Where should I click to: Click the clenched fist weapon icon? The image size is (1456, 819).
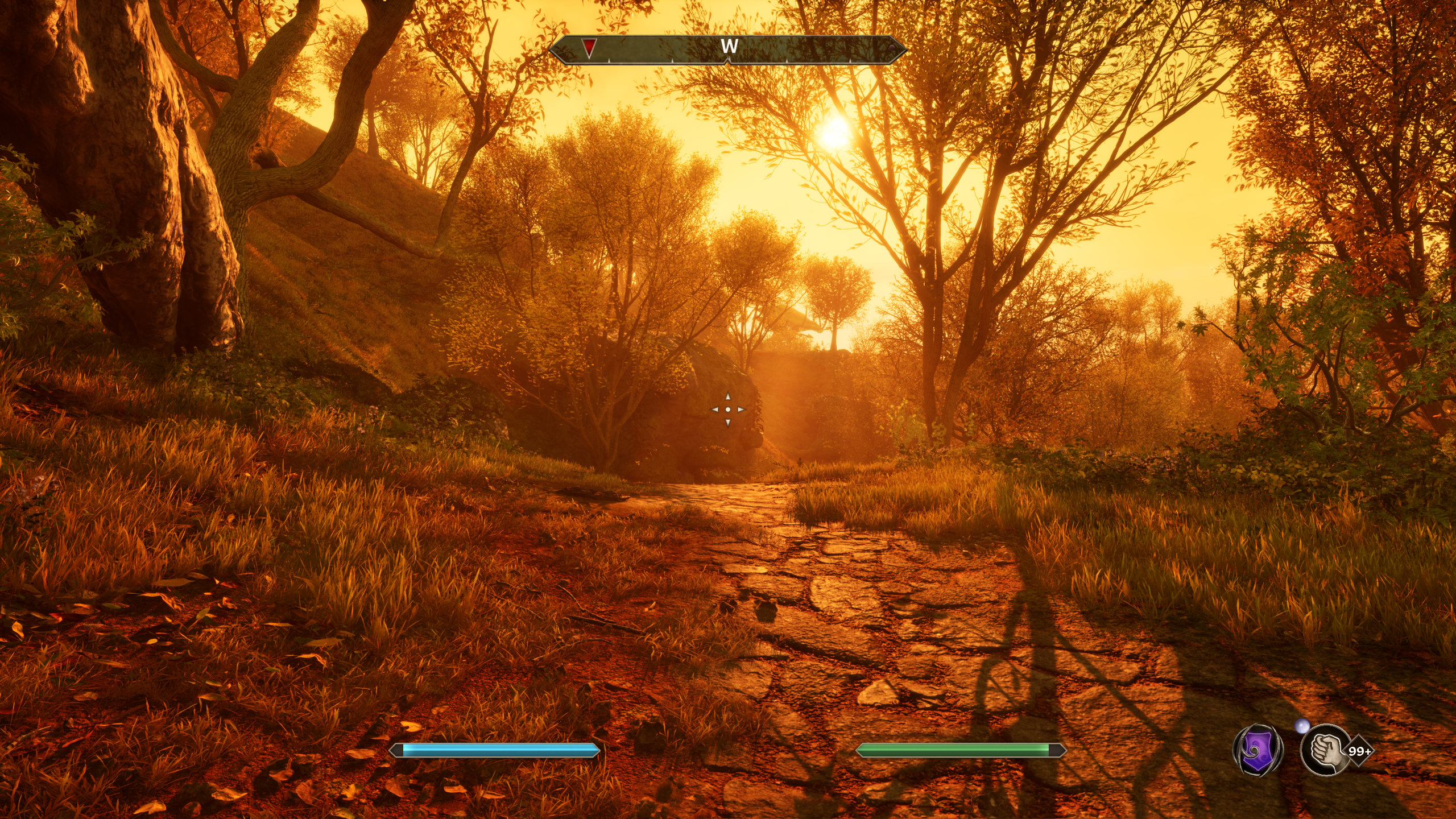[1326, 750]
